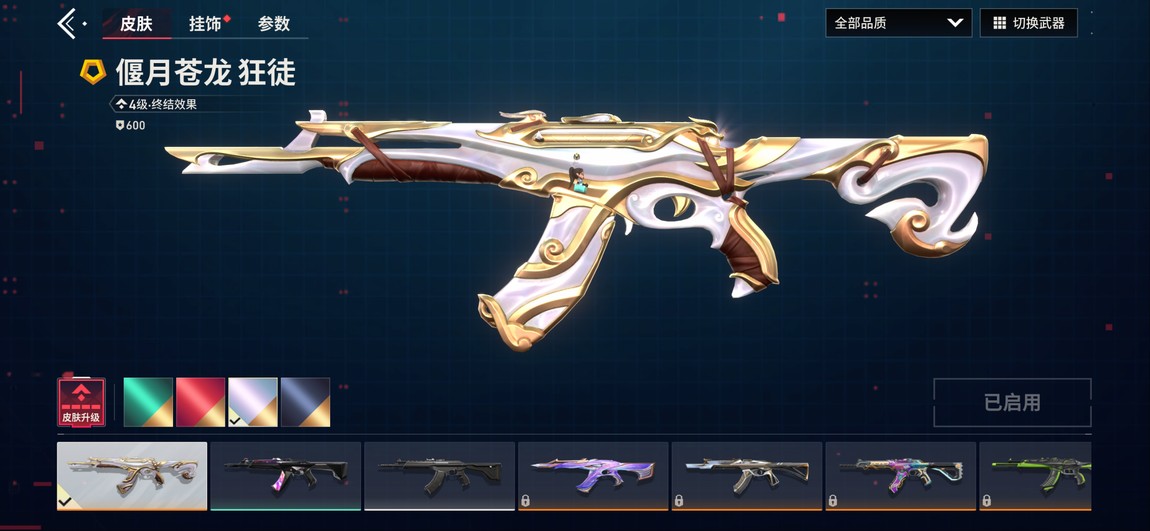Image resolution: width=1150 pixels, height=531 pixels.
Task: Open the 皮肤升级 skin upgrade icon
Action: coord(81,402)
